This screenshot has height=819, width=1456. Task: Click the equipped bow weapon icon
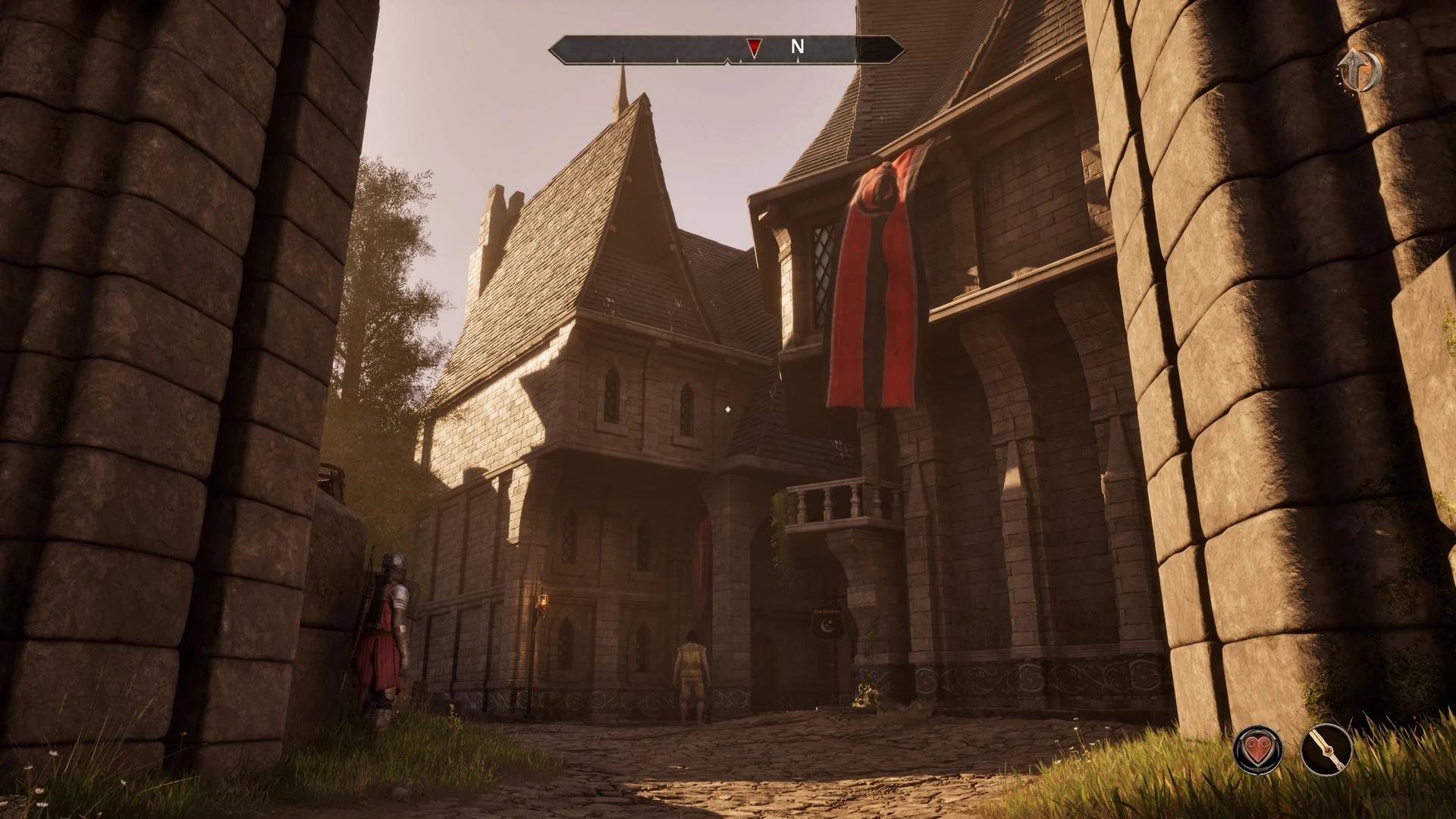pyautogui.click(x=1326, y=749)
